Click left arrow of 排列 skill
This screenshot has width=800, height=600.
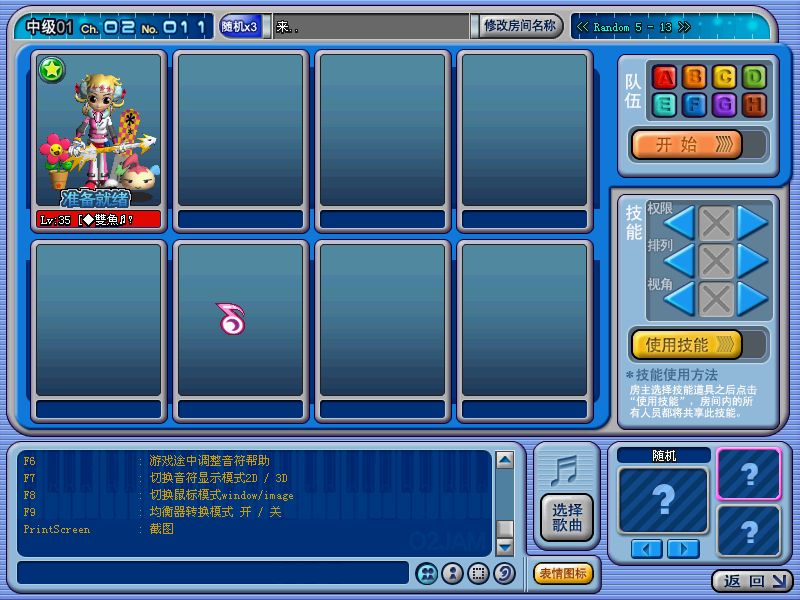679,261
